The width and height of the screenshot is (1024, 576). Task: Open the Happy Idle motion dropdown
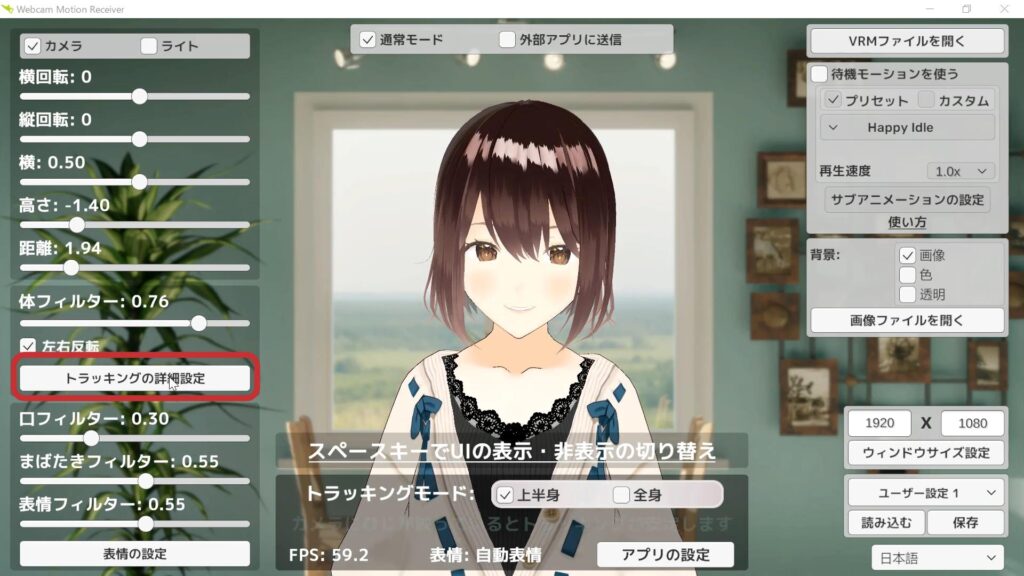(907, 128)
